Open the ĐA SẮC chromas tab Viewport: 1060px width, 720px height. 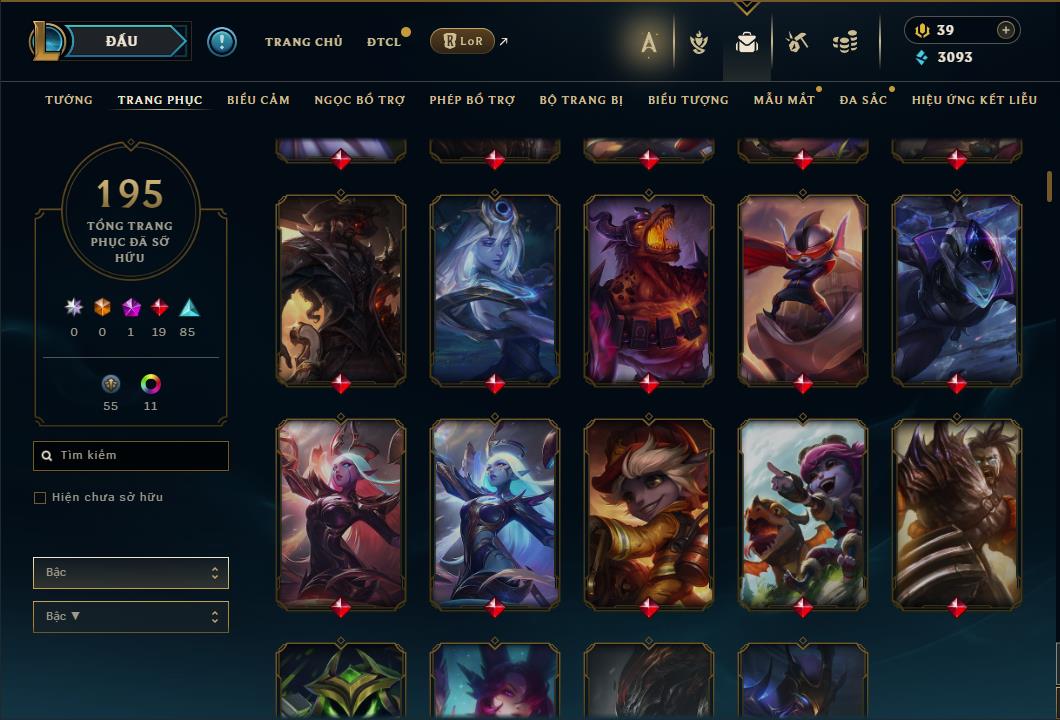(x=863, y=100)
